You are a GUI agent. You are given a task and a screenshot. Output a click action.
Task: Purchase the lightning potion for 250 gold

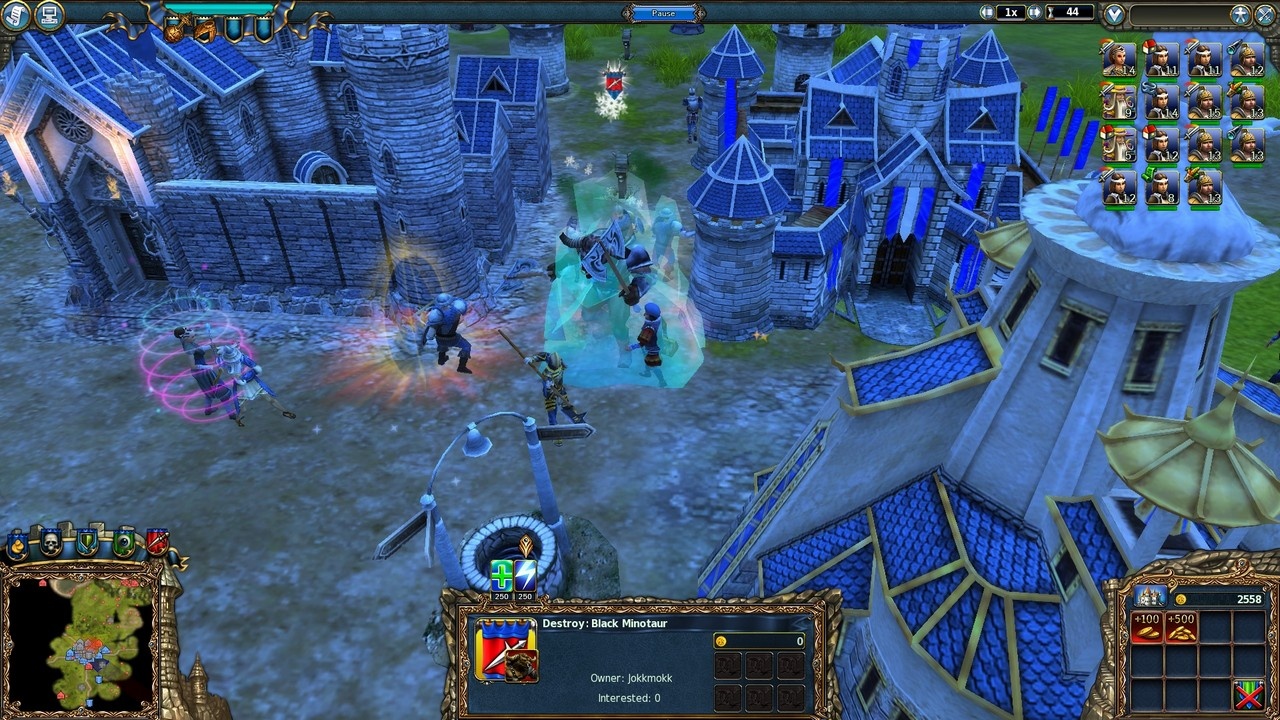pyautogui.click(x=526, y=575)
